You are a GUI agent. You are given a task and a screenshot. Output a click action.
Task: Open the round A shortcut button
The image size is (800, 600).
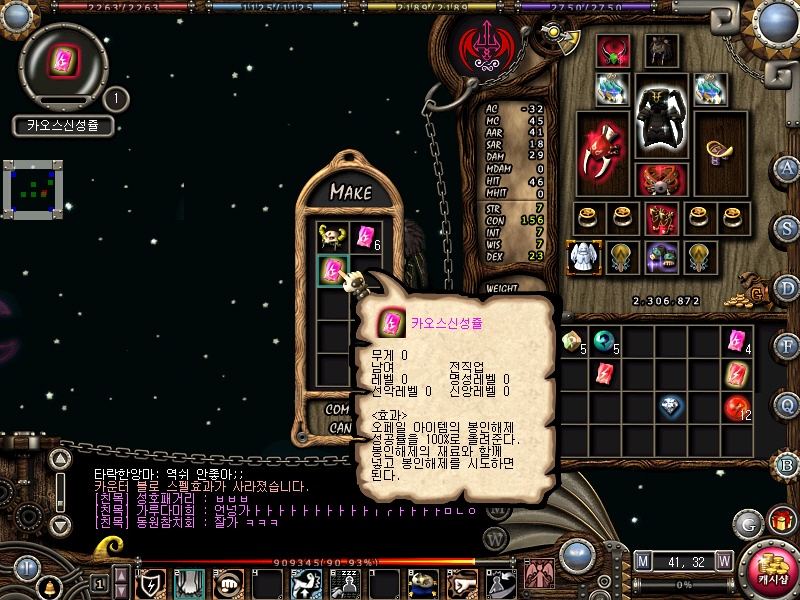(x=788, y=168)
